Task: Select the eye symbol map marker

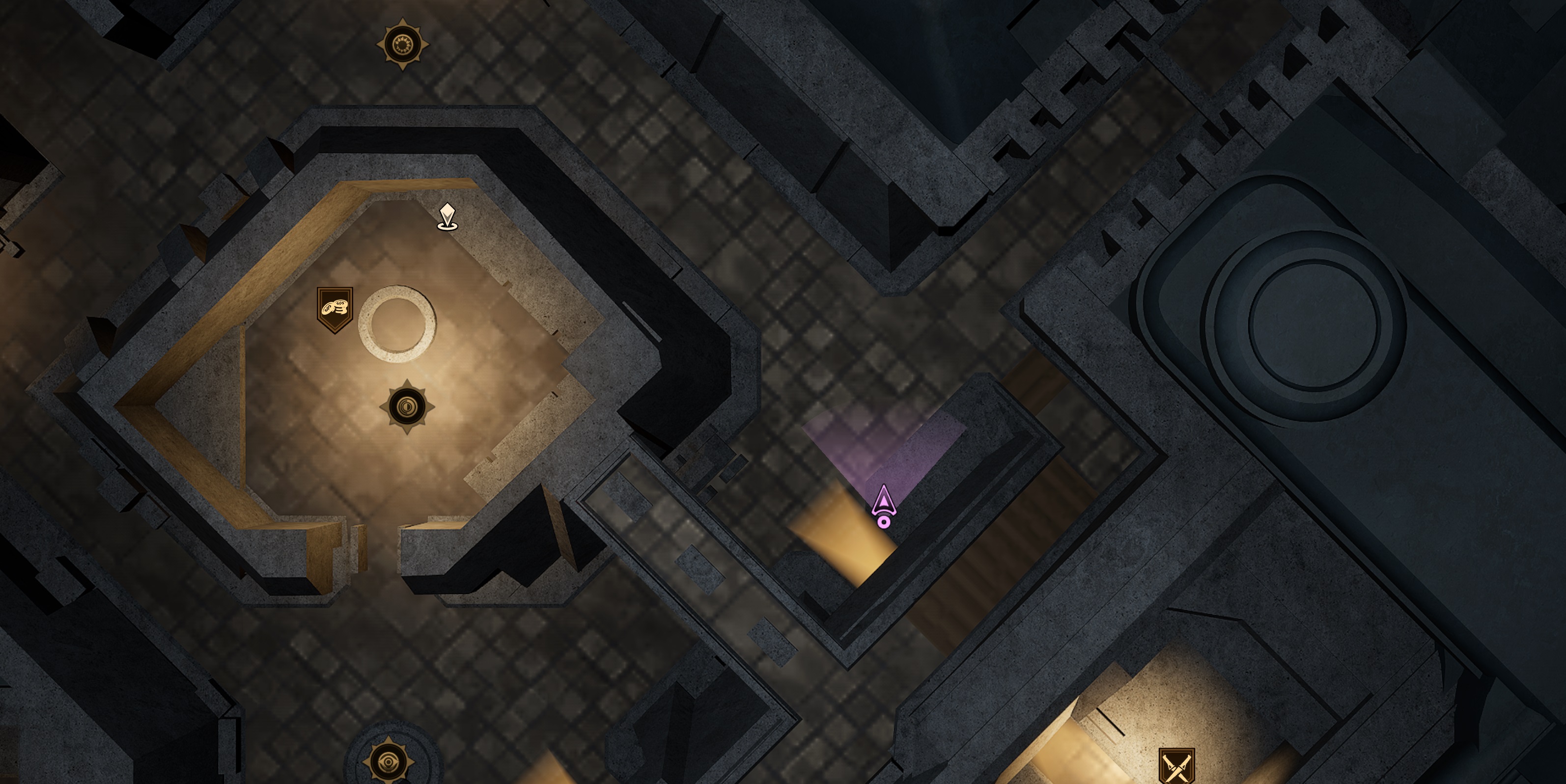Action: (389, 761)
